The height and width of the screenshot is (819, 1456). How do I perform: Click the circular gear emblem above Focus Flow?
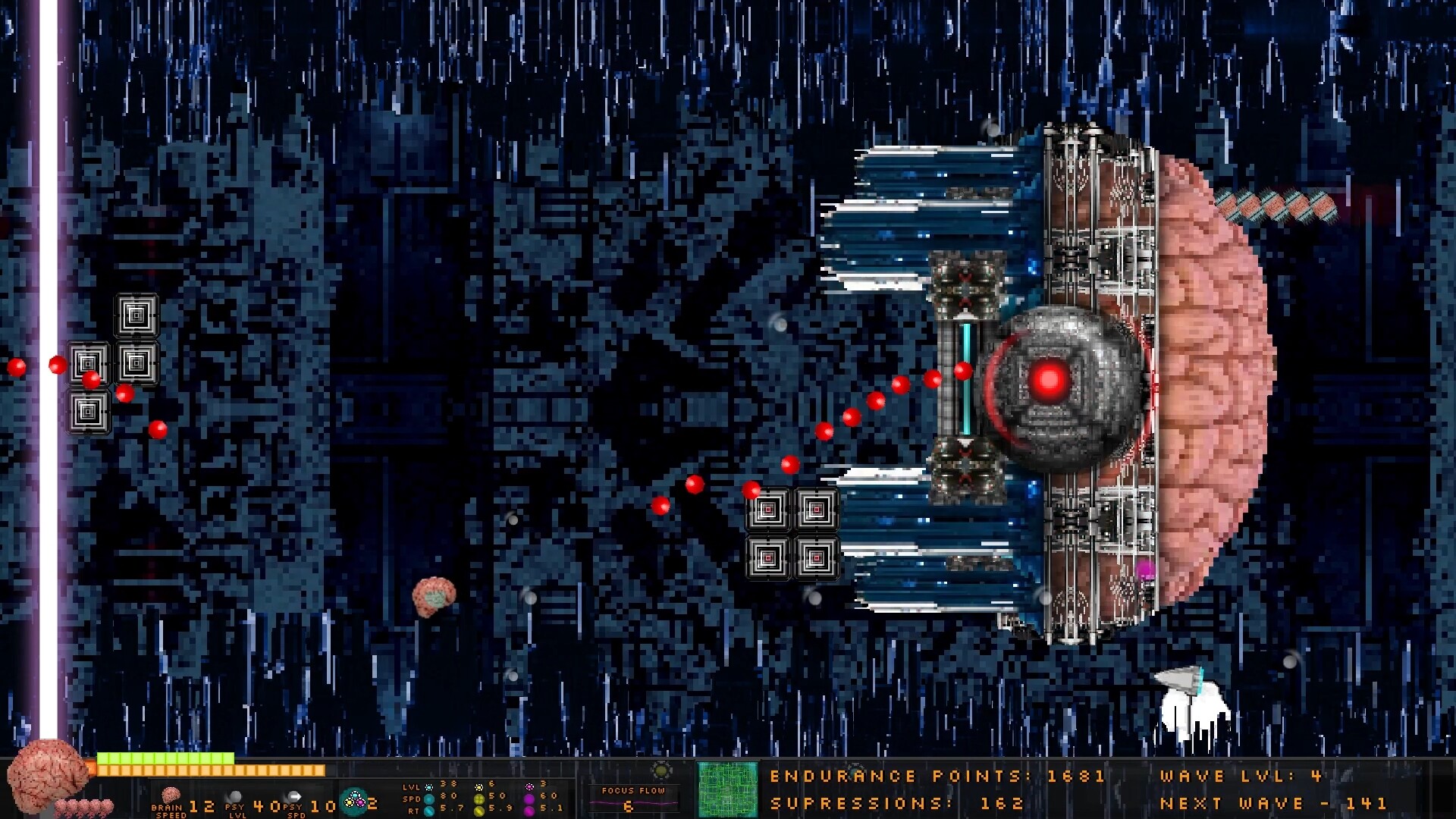point(661,770)
